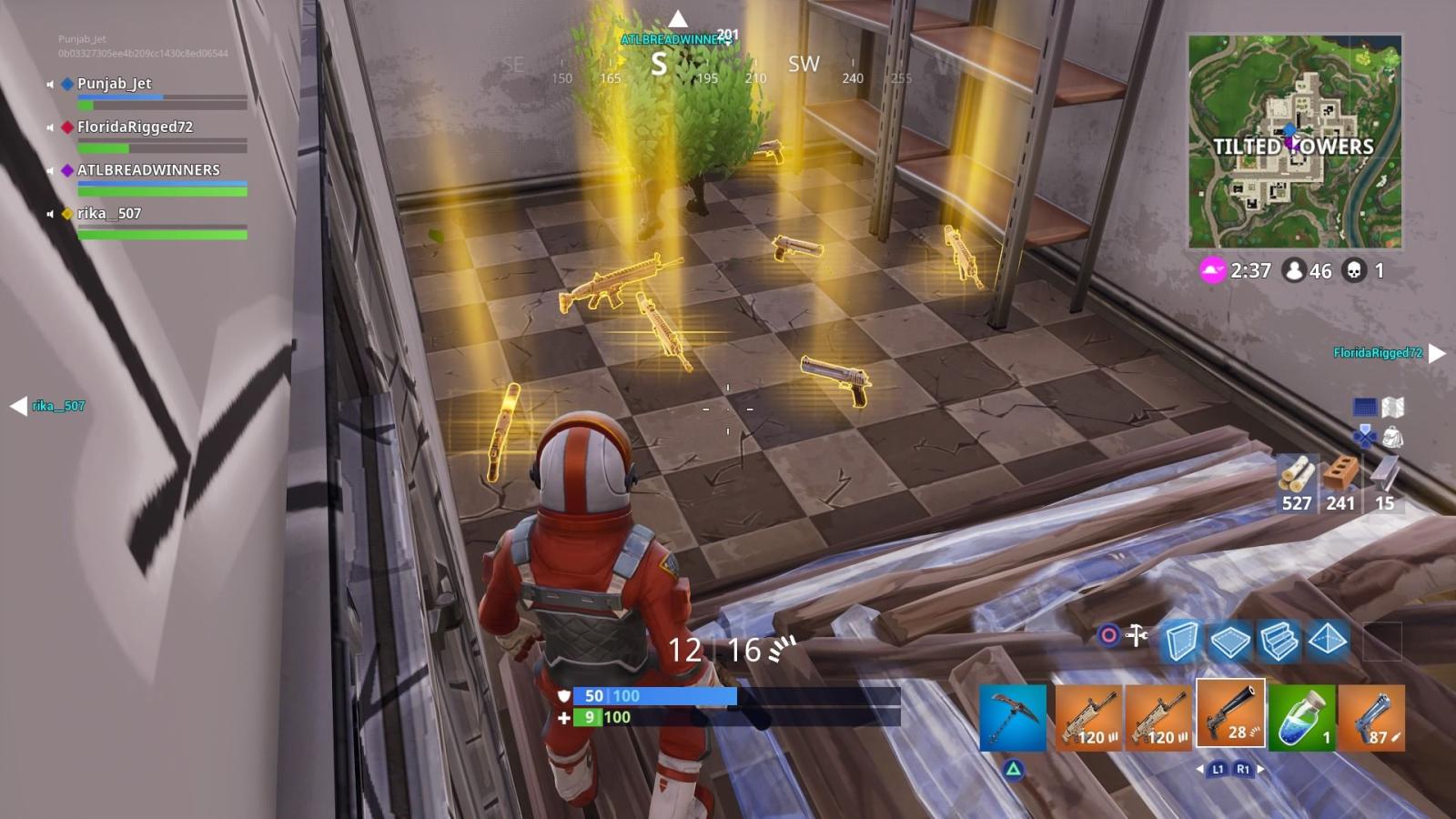Select the wall build piece
Screen dimensions: 1456x819
coord(1184,641)
